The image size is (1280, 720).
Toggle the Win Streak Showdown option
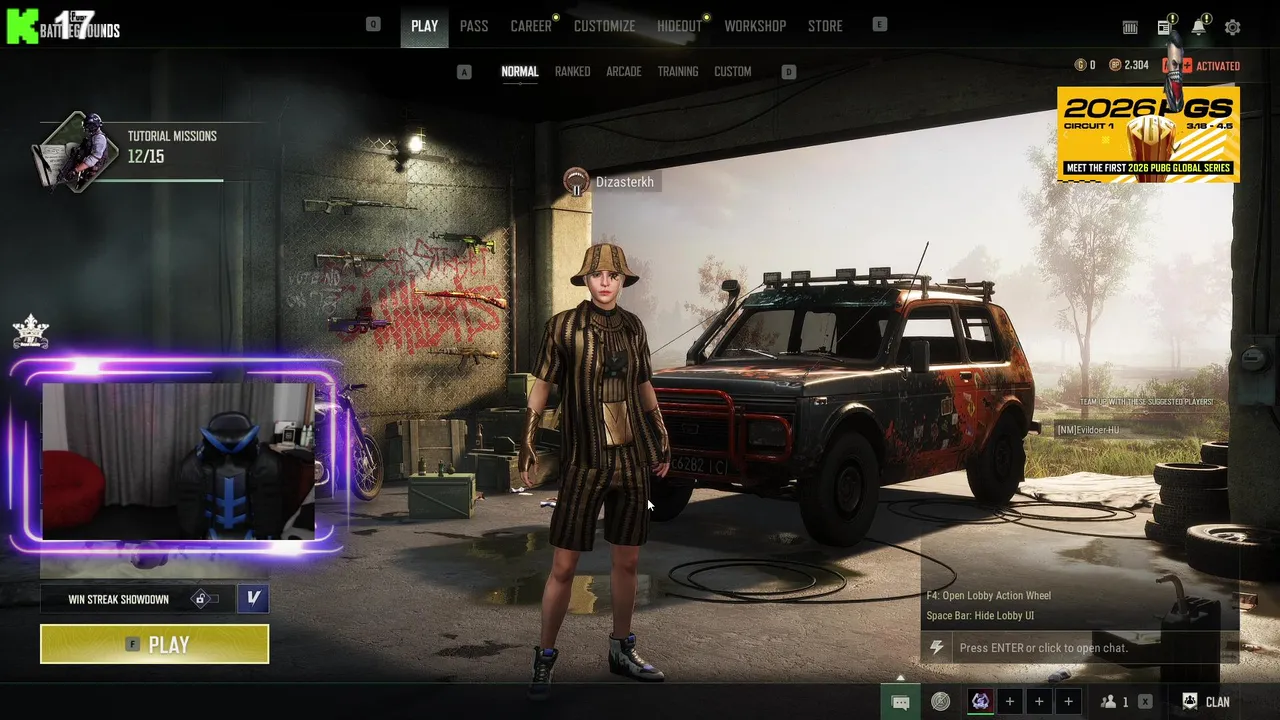[205, 599]
